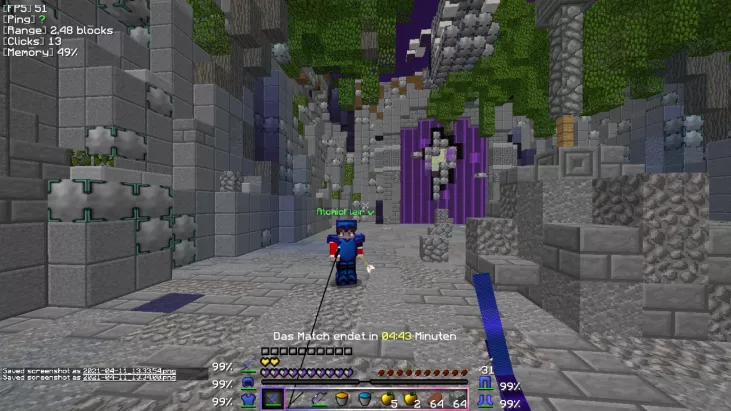Select the bow in the hotbar

(x=320, y=399)
